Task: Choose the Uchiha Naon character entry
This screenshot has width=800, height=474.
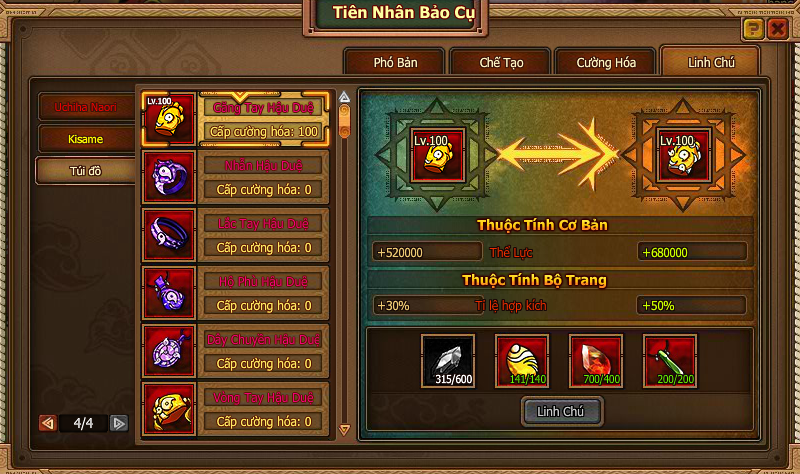Action: (86, 106)
